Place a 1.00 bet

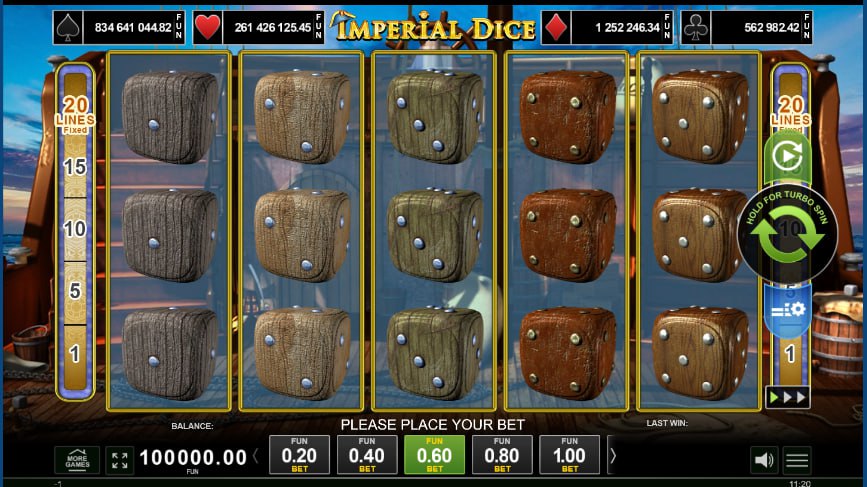coord(569,455)
